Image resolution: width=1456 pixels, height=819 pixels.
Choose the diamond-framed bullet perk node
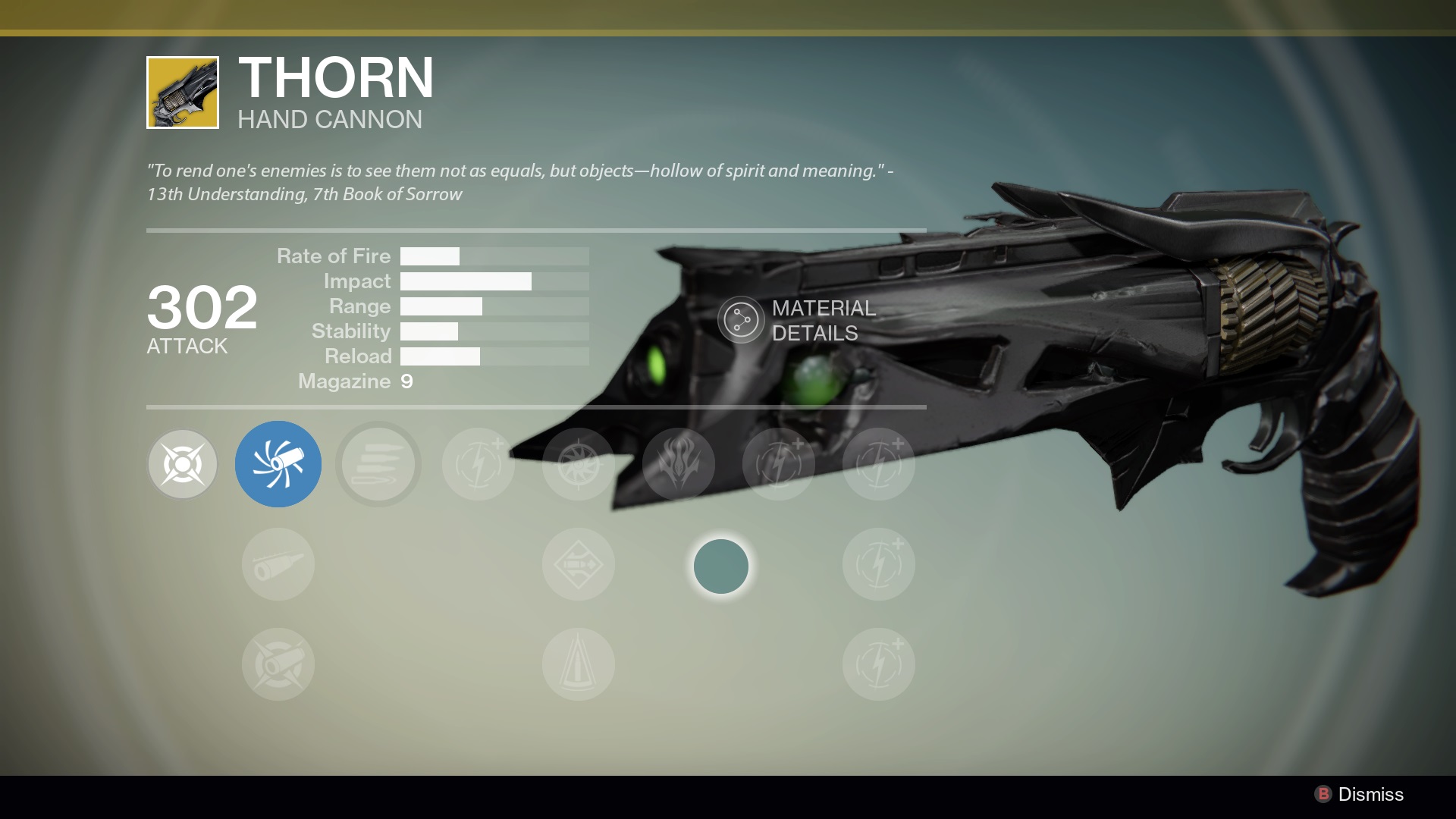(x=579, y=565)
